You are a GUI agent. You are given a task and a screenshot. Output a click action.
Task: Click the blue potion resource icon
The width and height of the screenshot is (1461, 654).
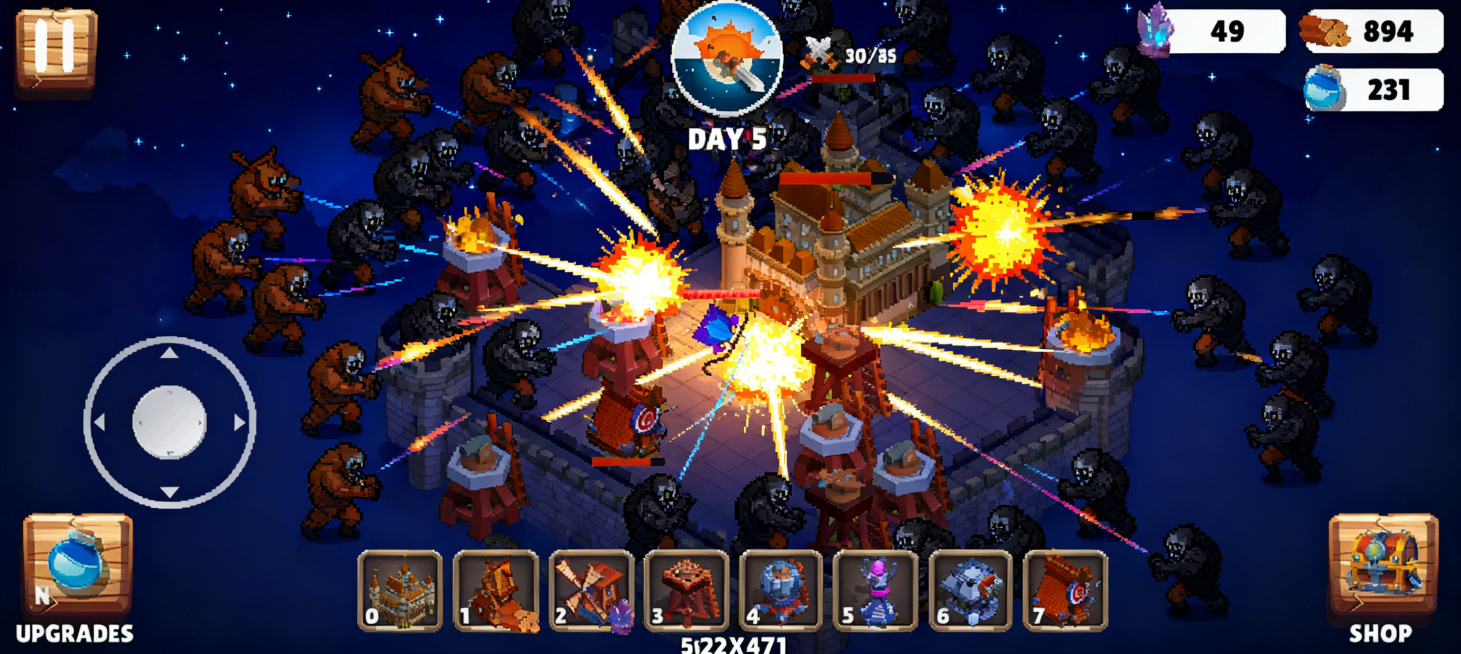1324,90
